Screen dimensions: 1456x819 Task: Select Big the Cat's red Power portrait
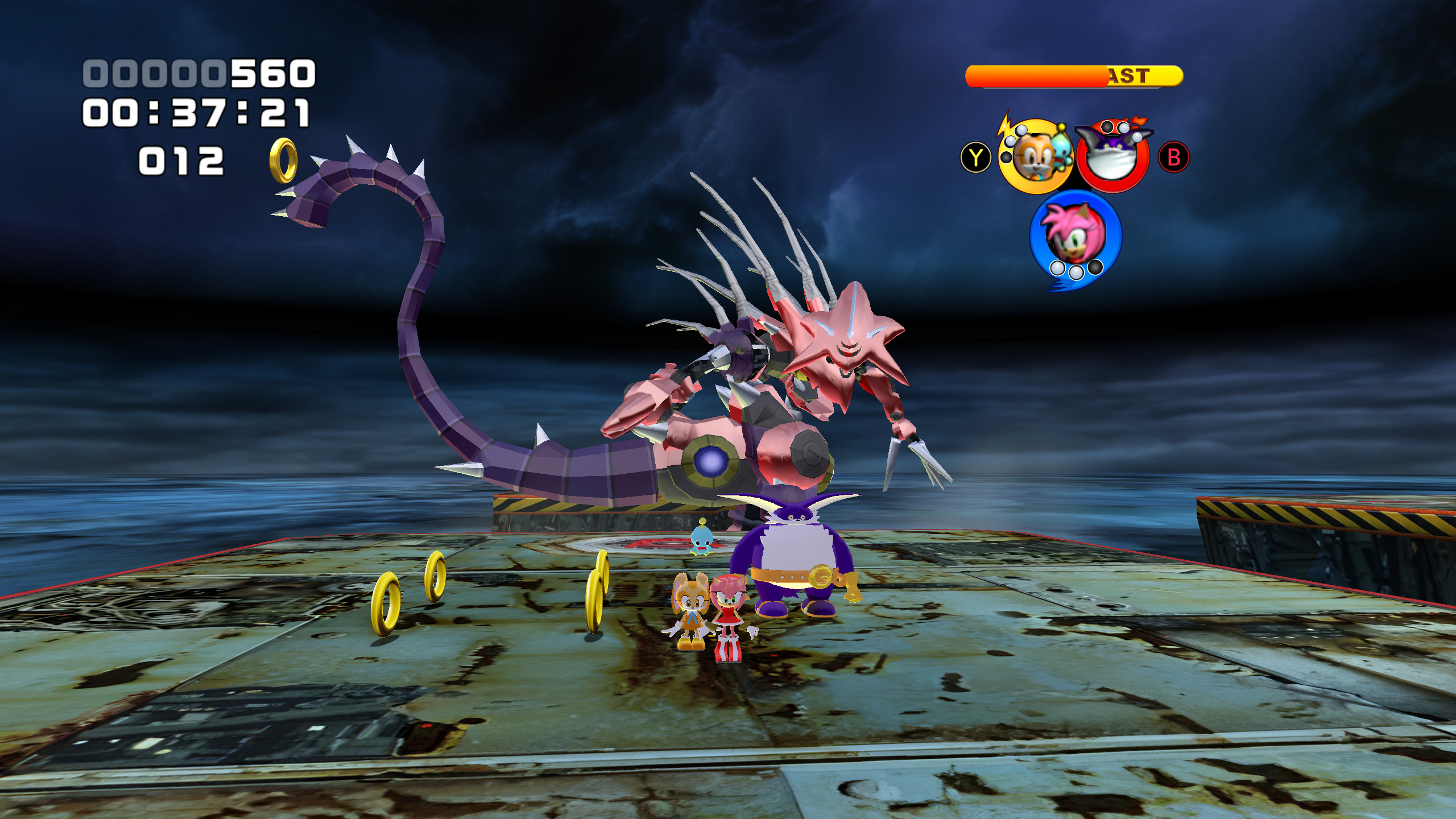click(1112, 155)
